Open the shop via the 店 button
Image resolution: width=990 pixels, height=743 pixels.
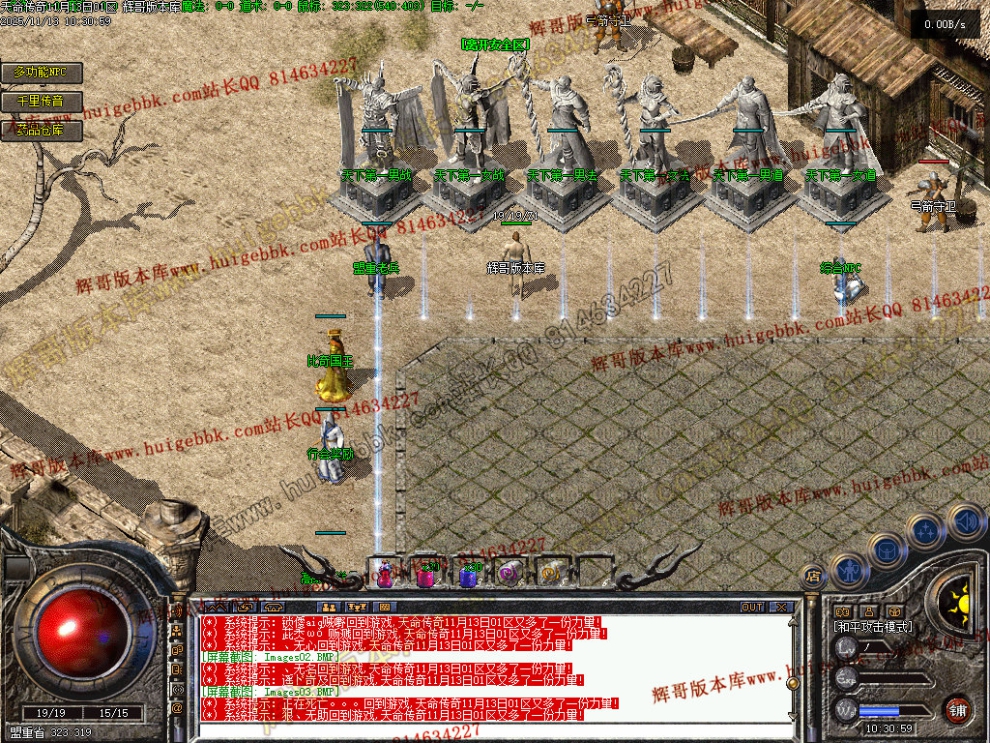[813, 575]
